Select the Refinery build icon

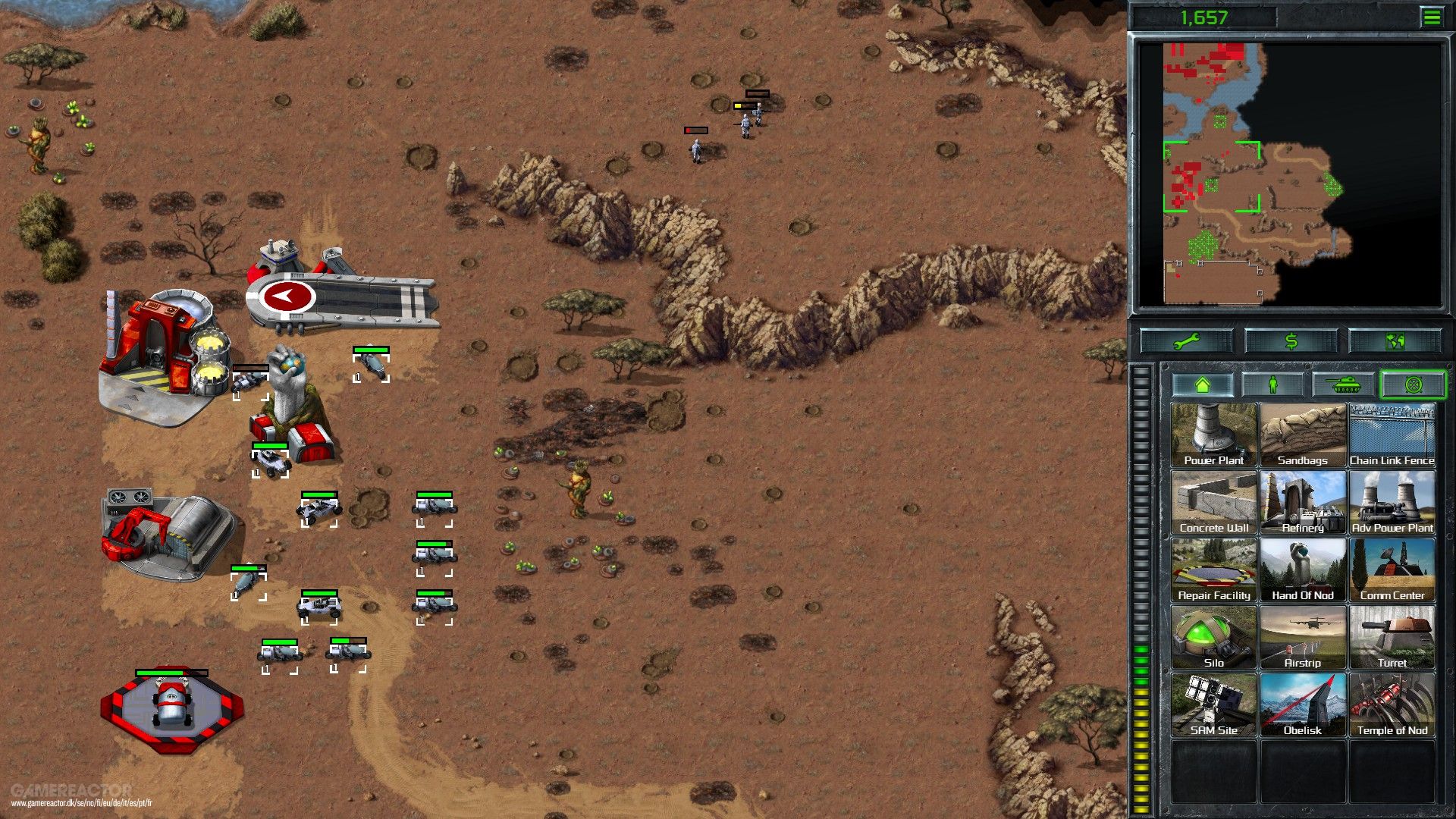[x=1303, y=500]
